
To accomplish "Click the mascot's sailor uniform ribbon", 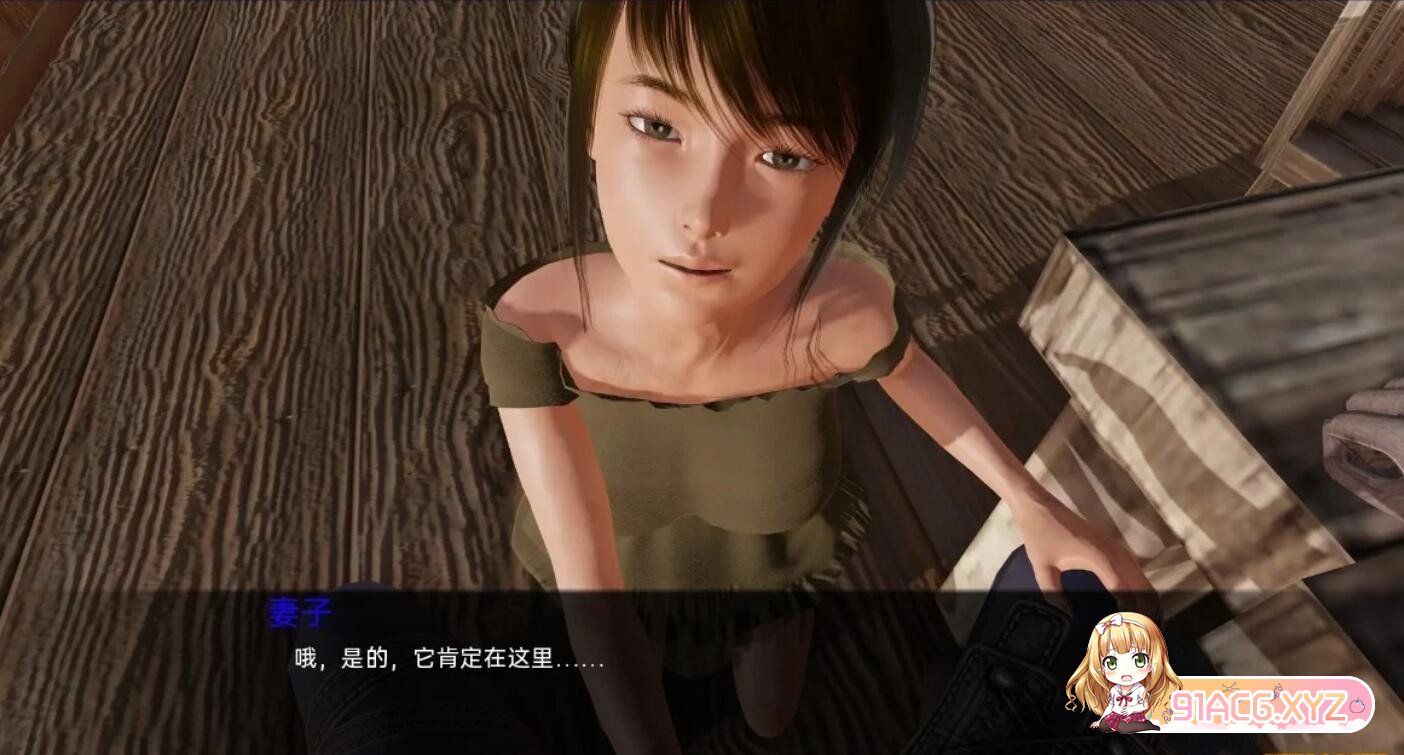I will (1124, 698).
